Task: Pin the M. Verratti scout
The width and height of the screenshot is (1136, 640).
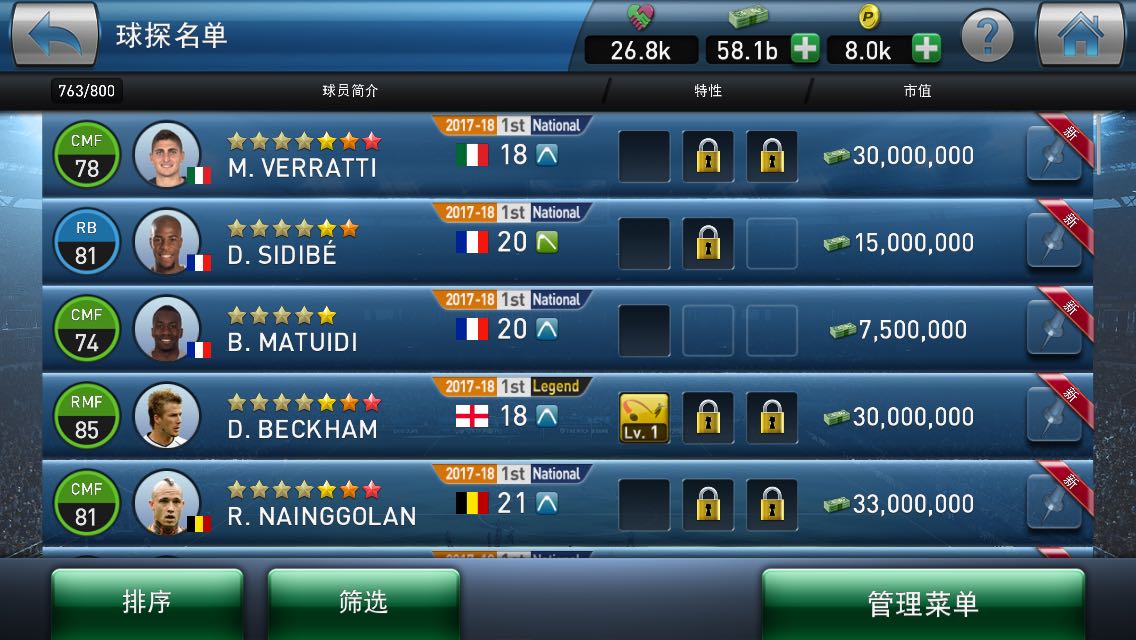Action: pyautogui.click(x=1054, y=157)
